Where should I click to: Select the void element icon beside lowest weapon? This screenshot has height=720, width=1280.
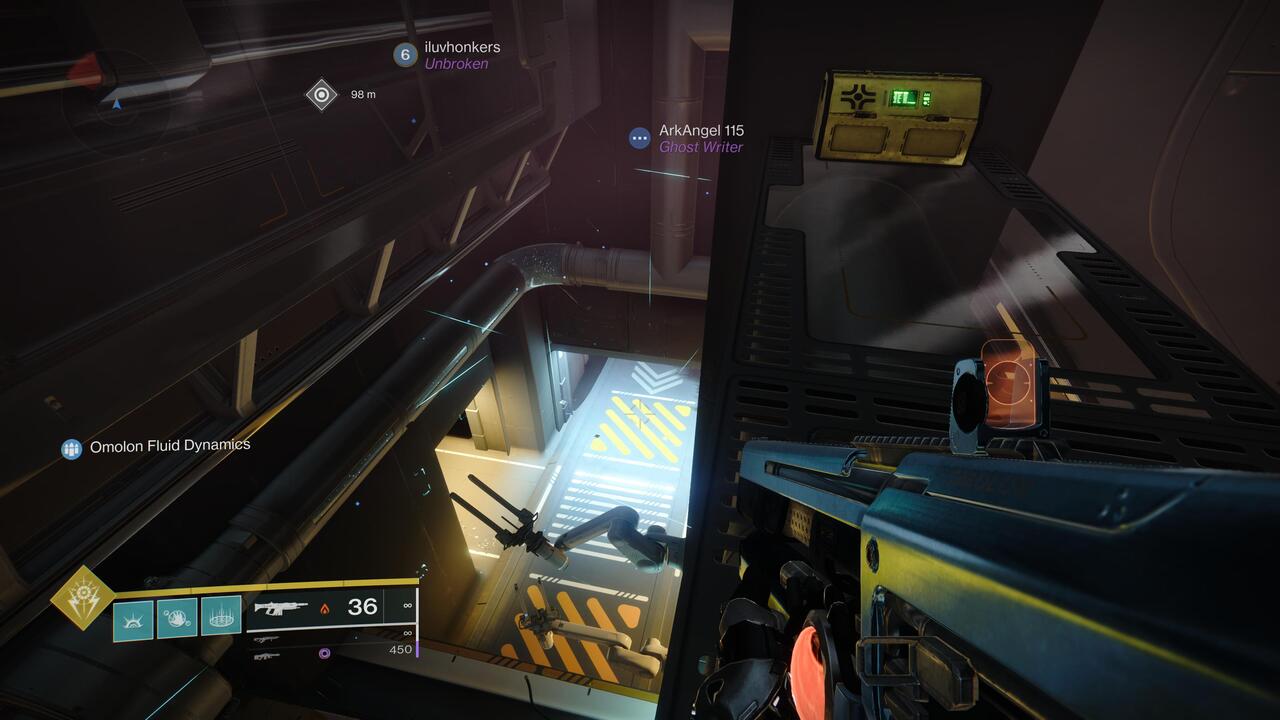pos(324,654)
